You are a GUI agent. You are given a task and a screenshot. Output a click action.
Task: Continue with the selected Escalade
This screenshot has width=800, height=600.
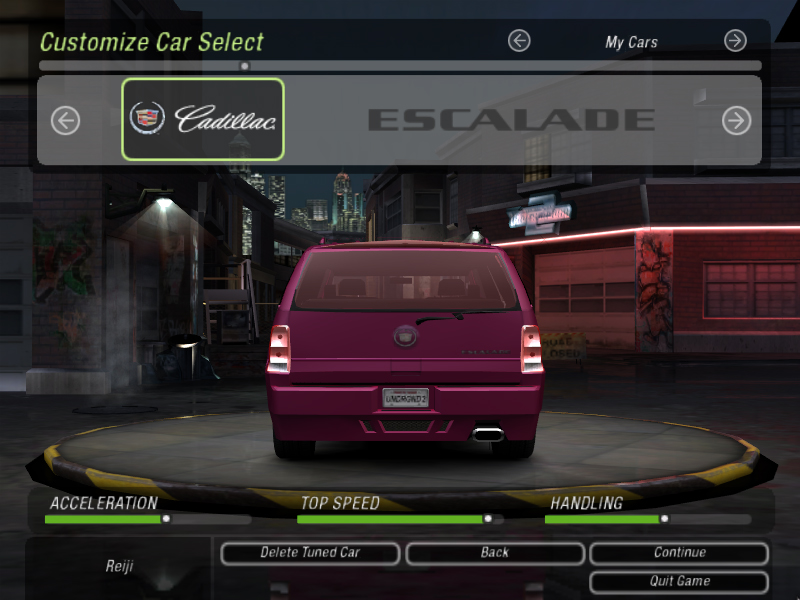point(679,553)
